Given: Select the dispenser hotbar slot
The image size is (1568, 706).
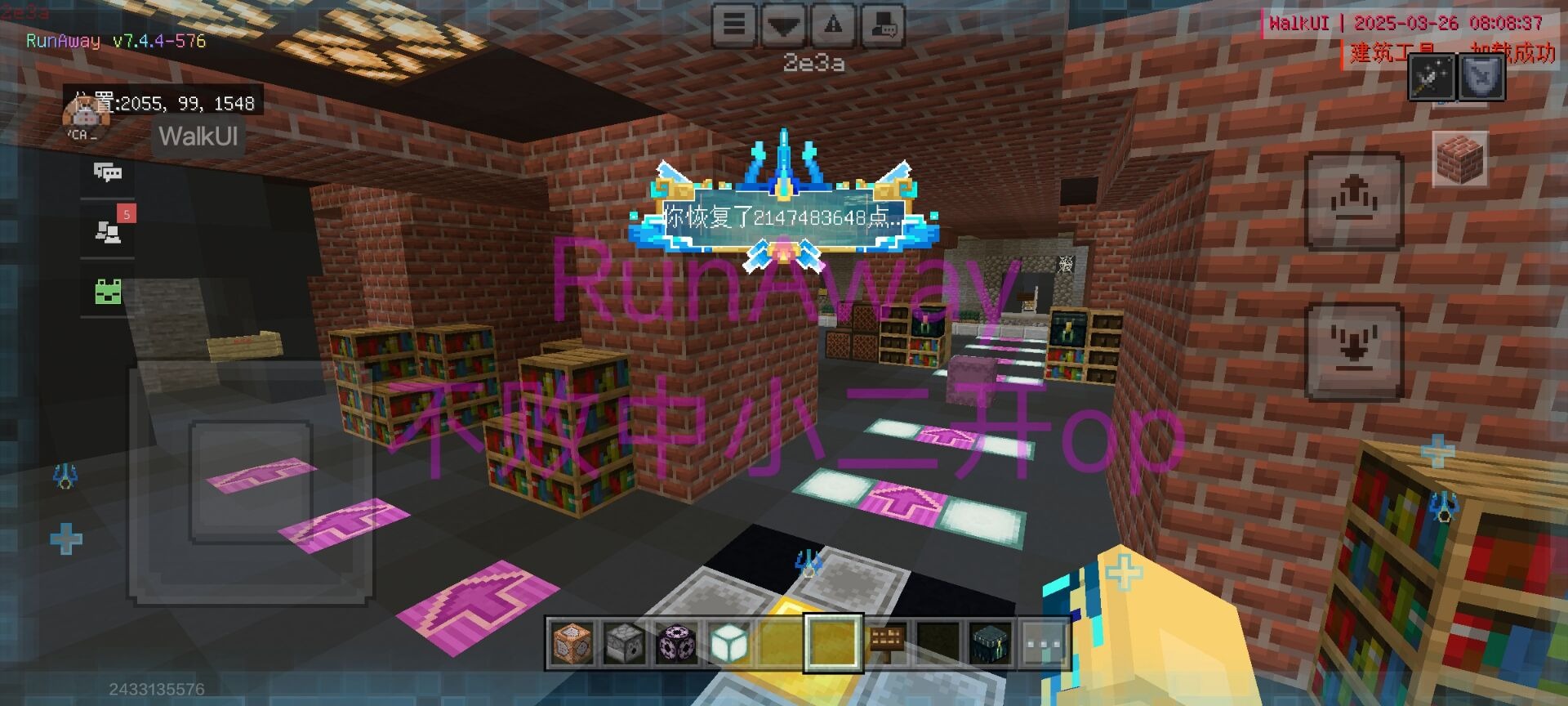Looking at the screenshot, I should tap(625, 643).
